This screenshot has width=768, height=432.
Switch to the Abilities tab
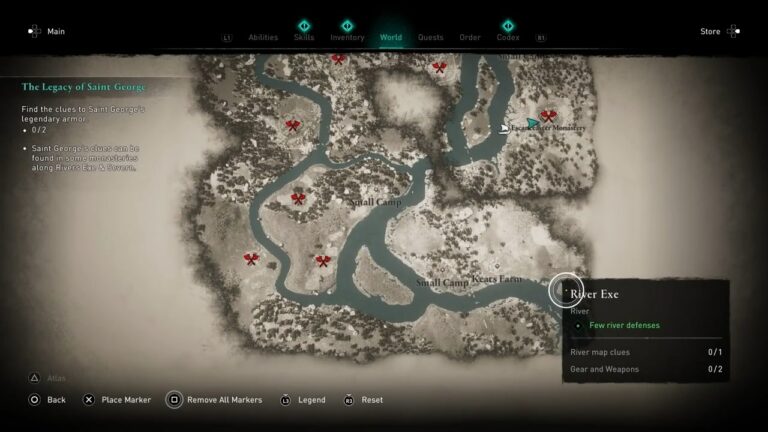coord(263,37)
